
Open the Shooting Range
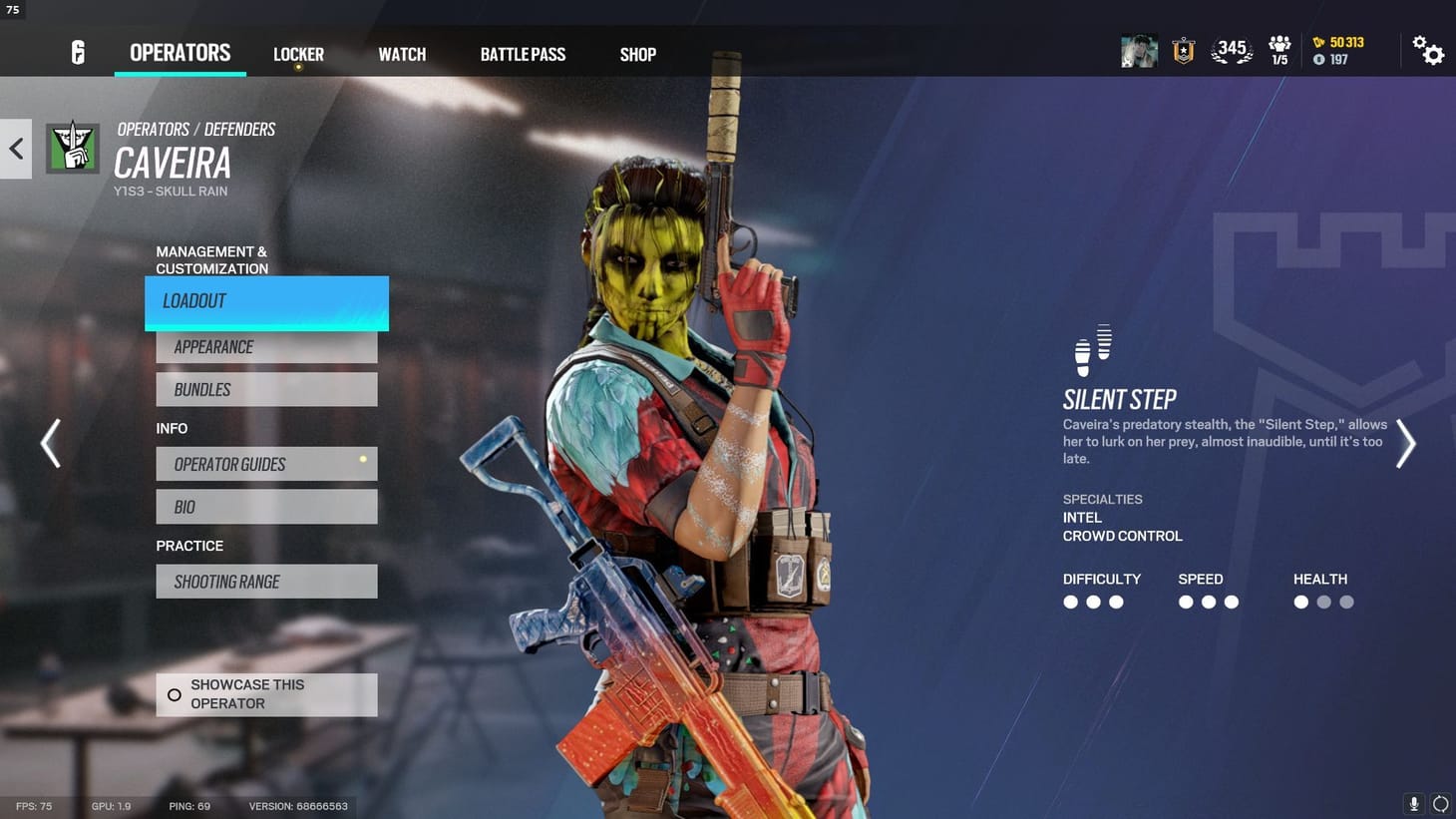click(265, 581)
